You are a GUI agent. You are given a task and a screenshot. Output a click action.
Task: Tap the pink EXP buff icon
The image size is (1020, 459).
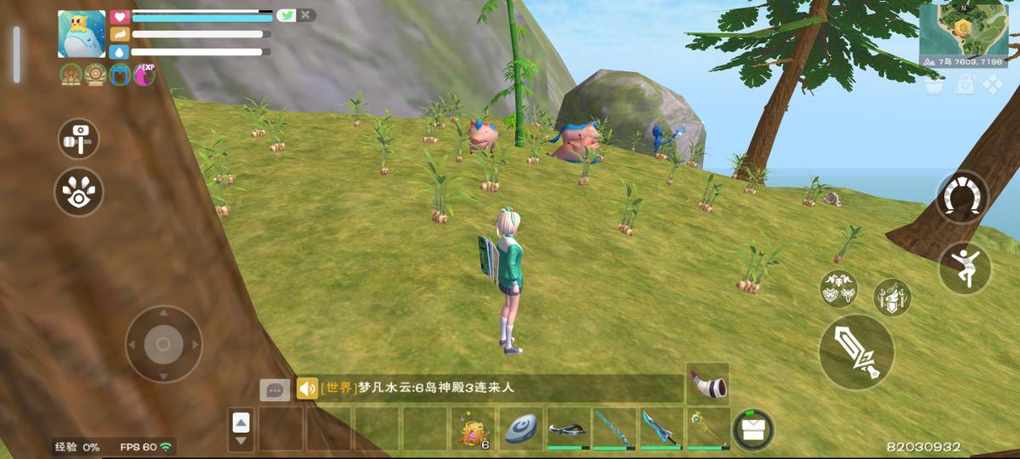click(x=144, y=74)
